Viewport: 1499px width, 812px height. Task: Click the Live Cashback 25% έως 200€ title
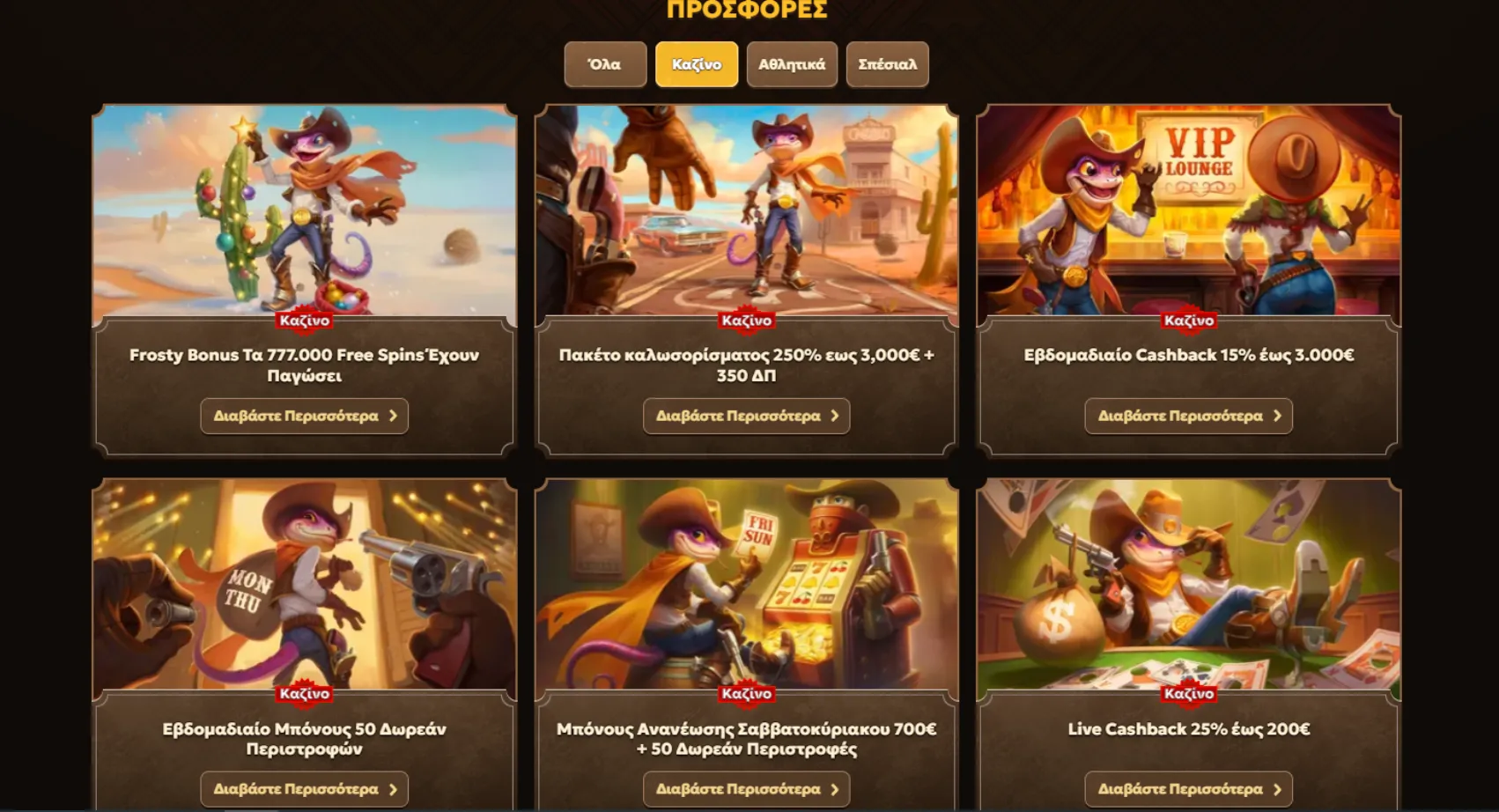(x=1188, y=729)
